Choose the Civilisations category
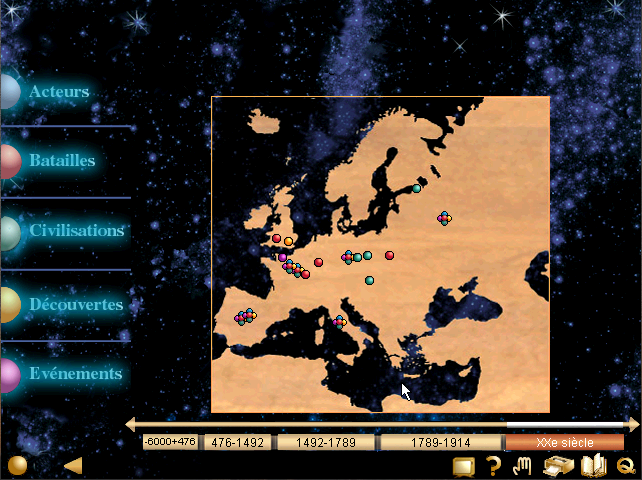Screen dimensions: 642x480 (x=76, y=230)
